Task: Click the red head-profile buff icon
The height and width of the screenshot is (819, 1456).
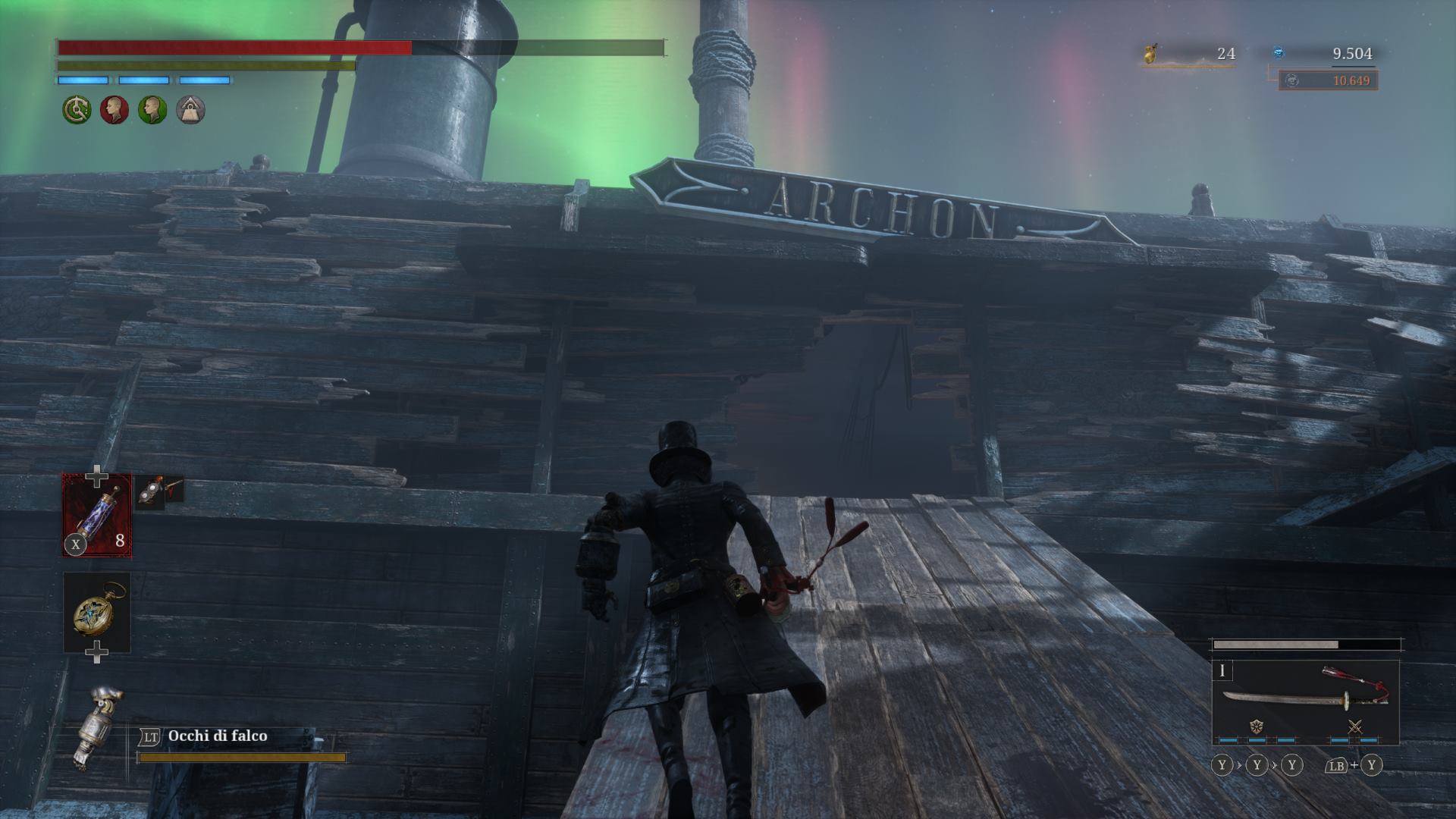Action: 115,111
